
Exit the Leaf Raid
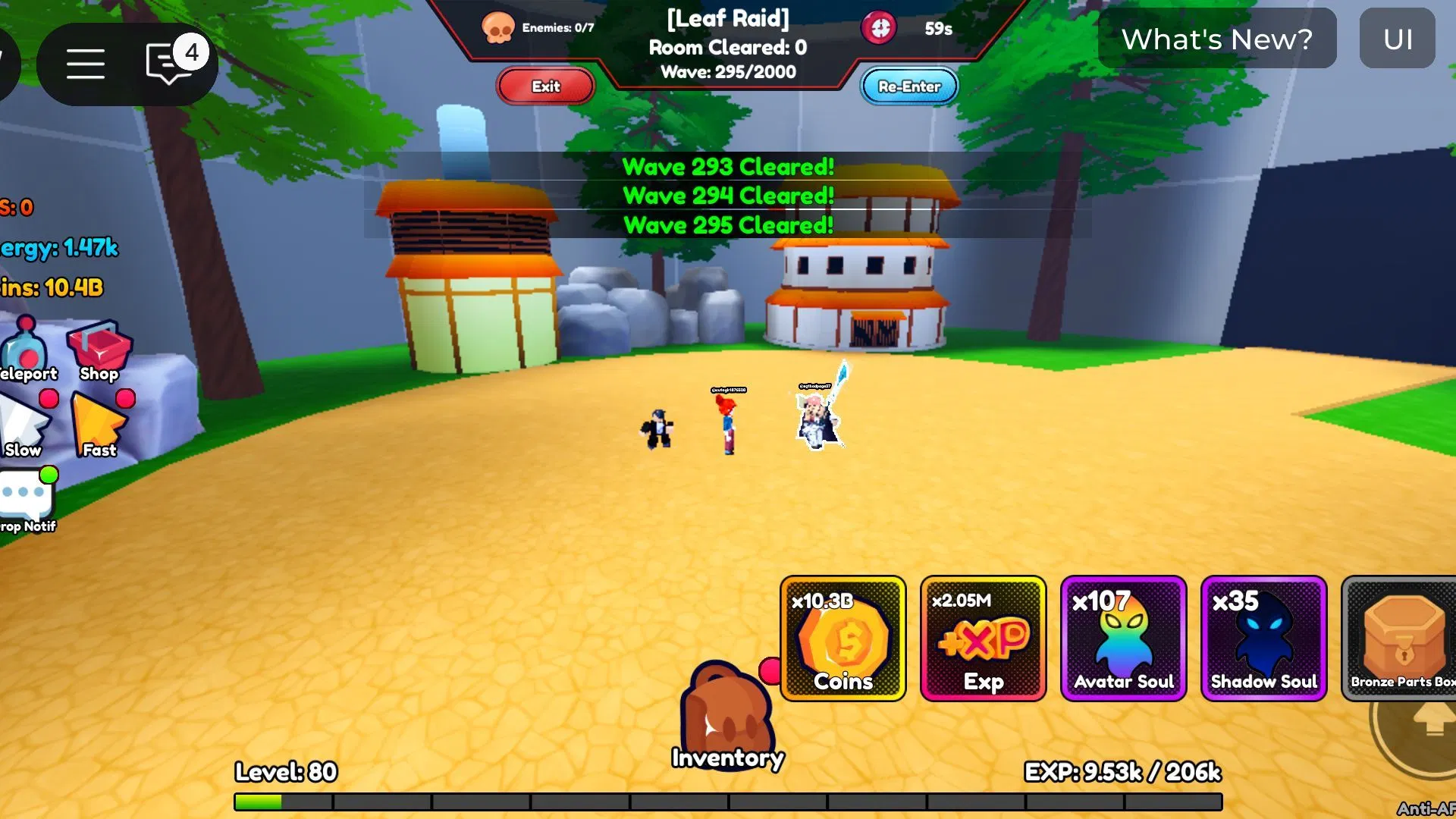point(545,86)
